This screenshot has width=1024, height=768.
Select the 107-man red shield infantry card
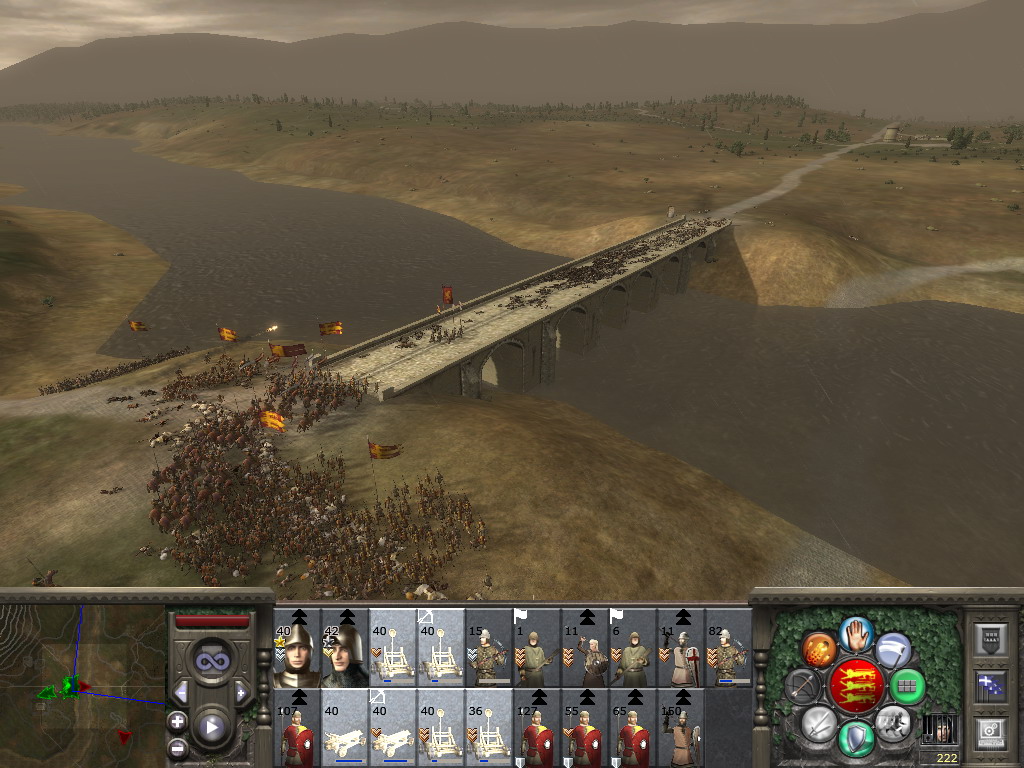coord(296,727)
